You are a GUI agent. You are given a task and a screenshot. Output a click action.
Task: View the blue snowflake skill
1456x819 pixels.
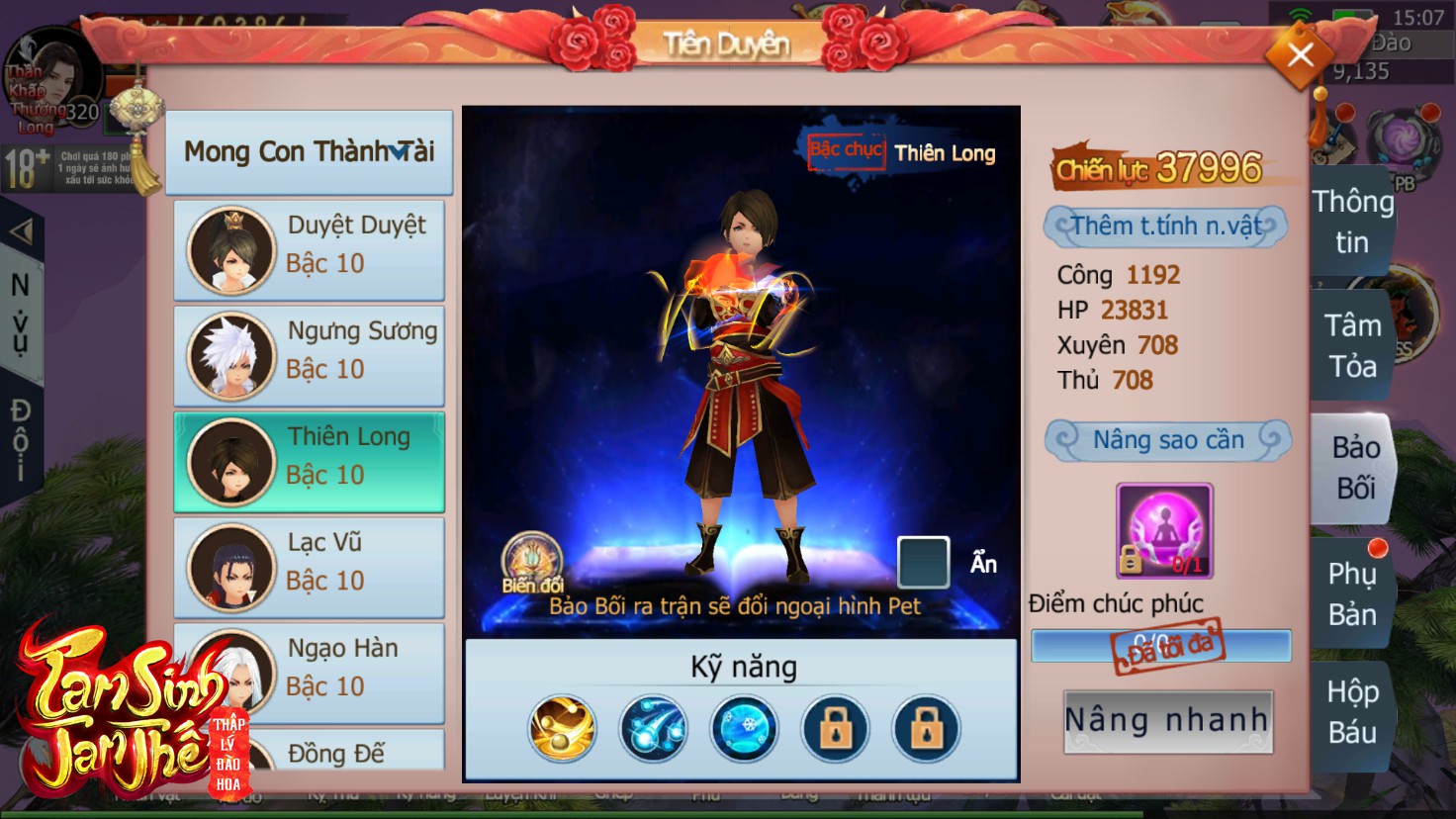click(x=745, y=729)
